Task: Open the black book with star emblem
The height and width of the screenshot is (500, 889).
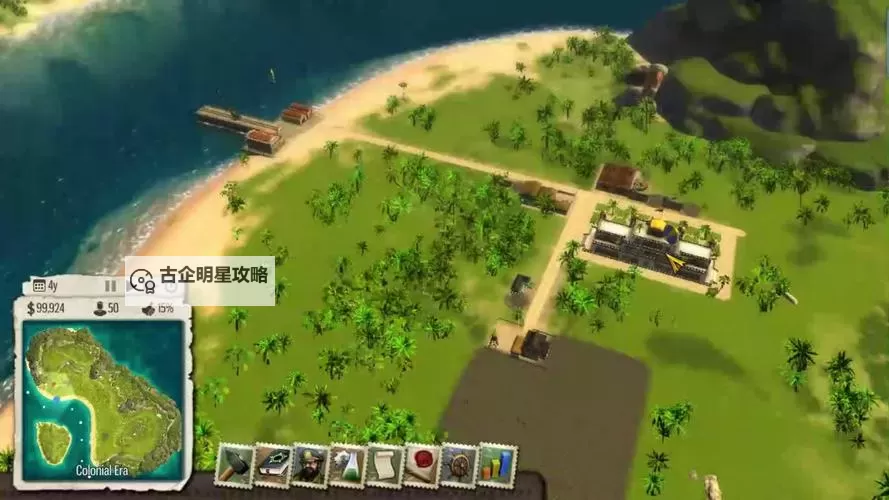Action: click(x=272, y=465)
